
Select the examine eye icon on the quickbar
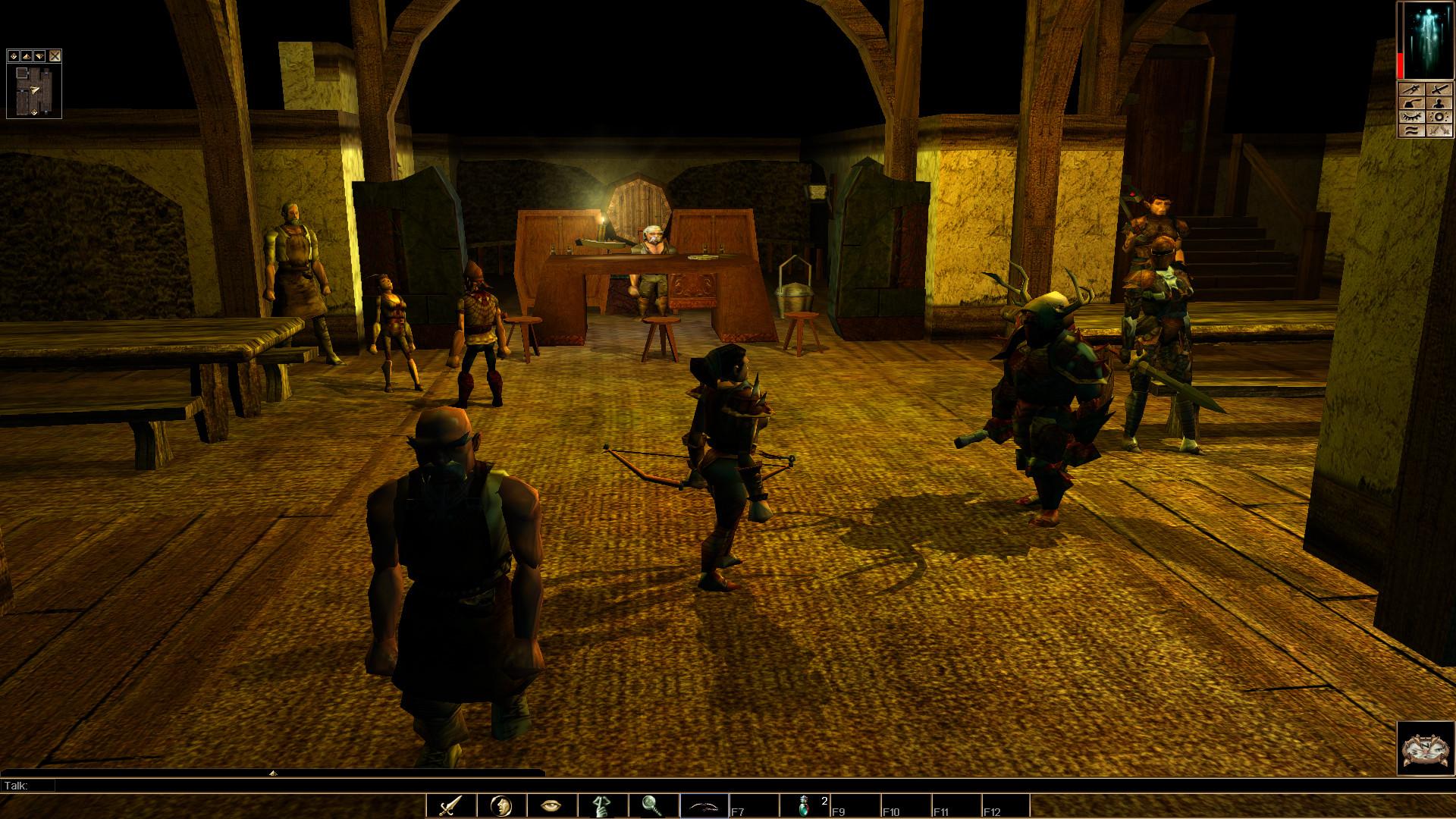(x=551, y=806)
